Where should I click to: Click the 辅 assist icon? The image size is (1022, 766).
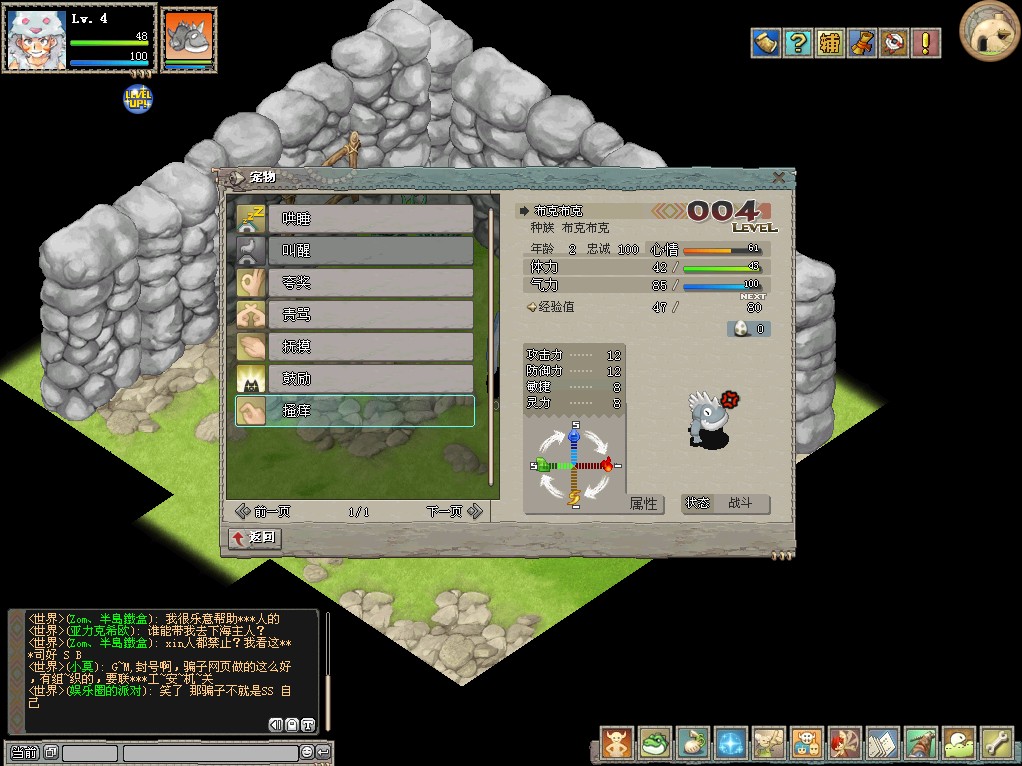click(829, 43)
